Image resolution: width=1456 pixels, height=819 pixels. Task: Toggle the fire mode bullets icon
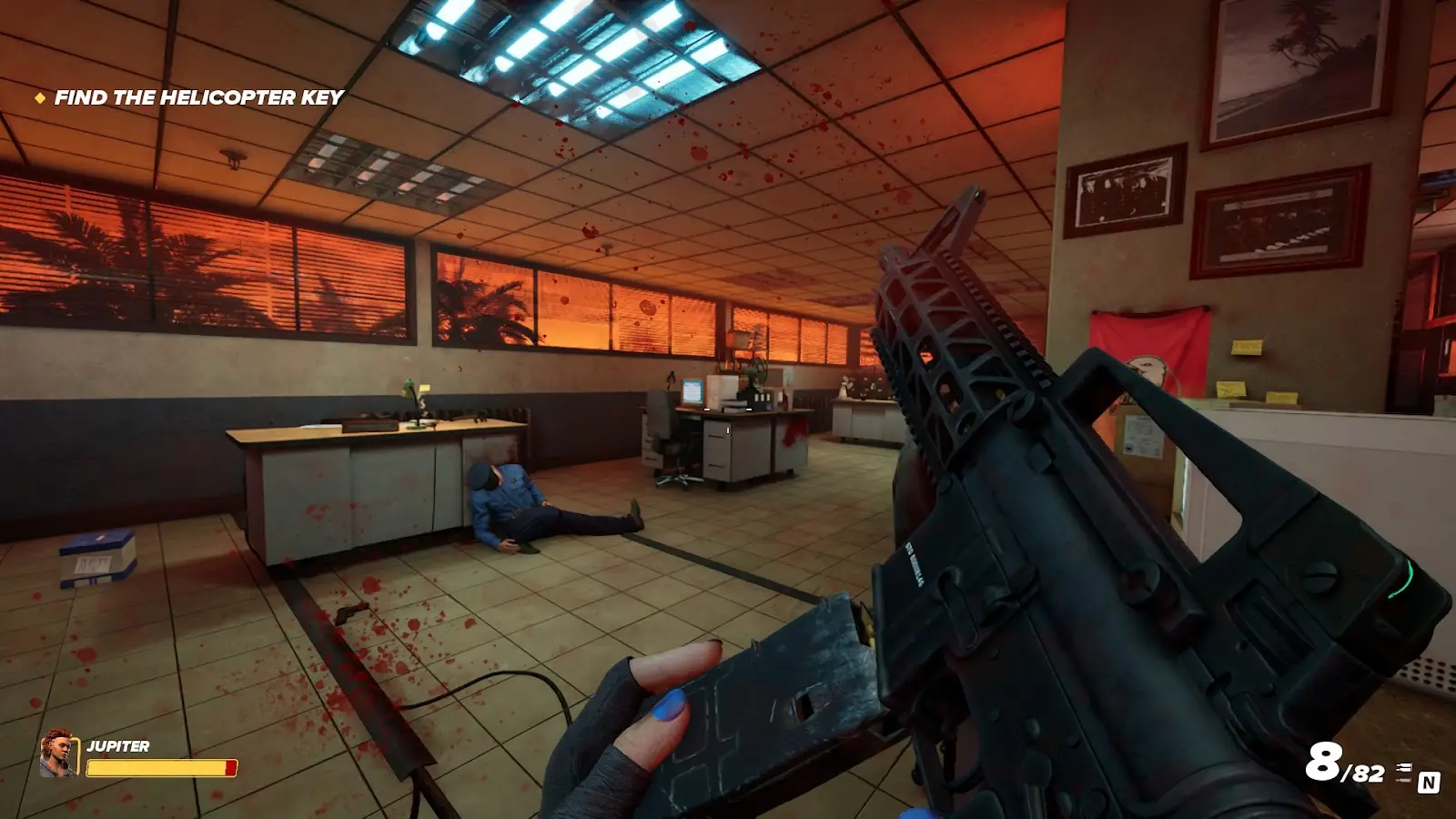[1404, 772]
